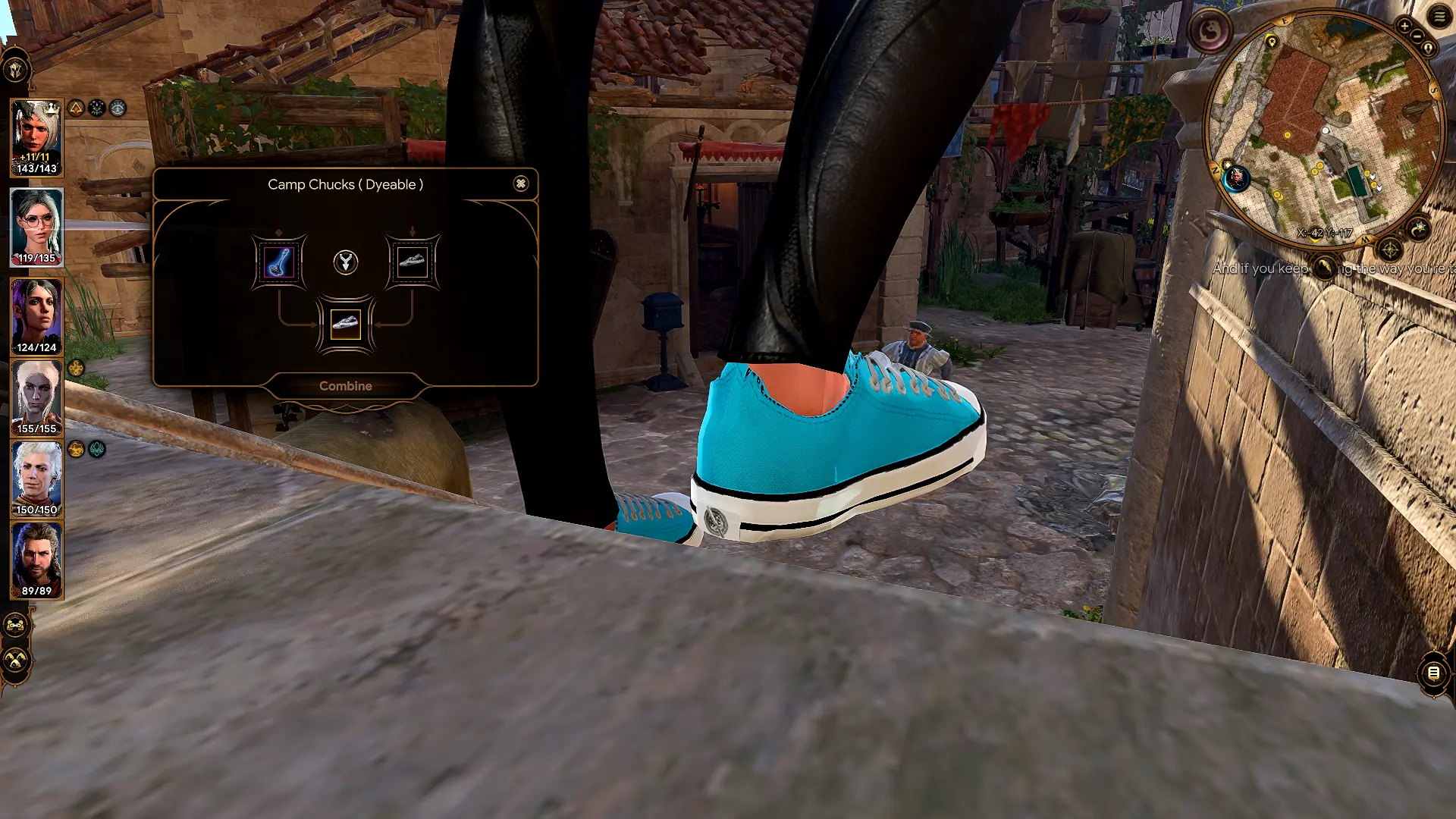Zoom in on the minimap

tap(1404, 25)
